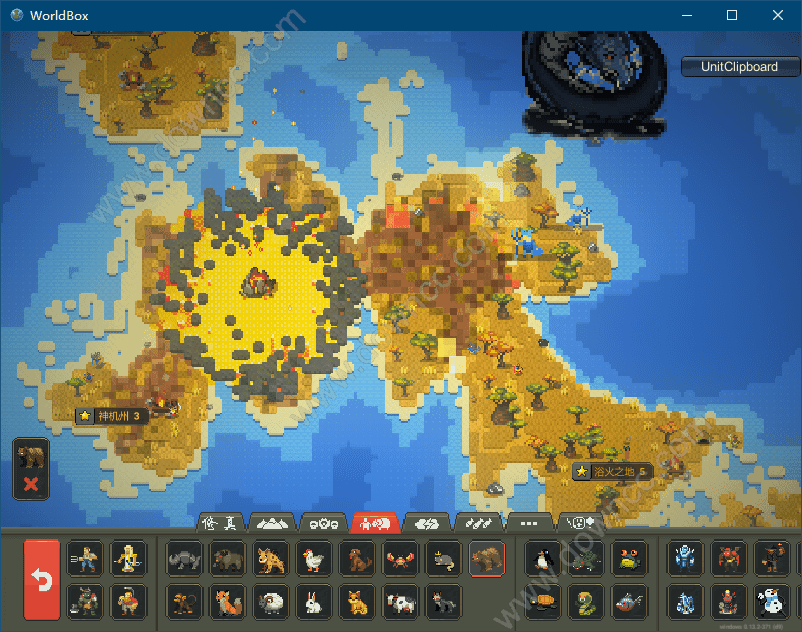802x632 pixels.
Task: Switch to the three-dots more tab
Action: (x=530, y=522)
